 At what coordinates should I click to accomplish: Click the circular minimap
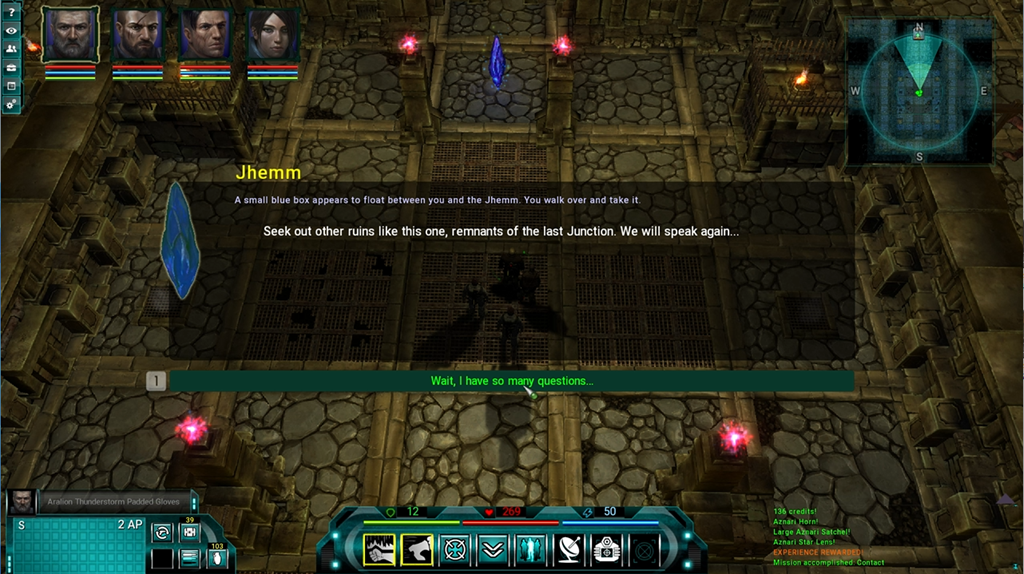(x=919, y=91)
